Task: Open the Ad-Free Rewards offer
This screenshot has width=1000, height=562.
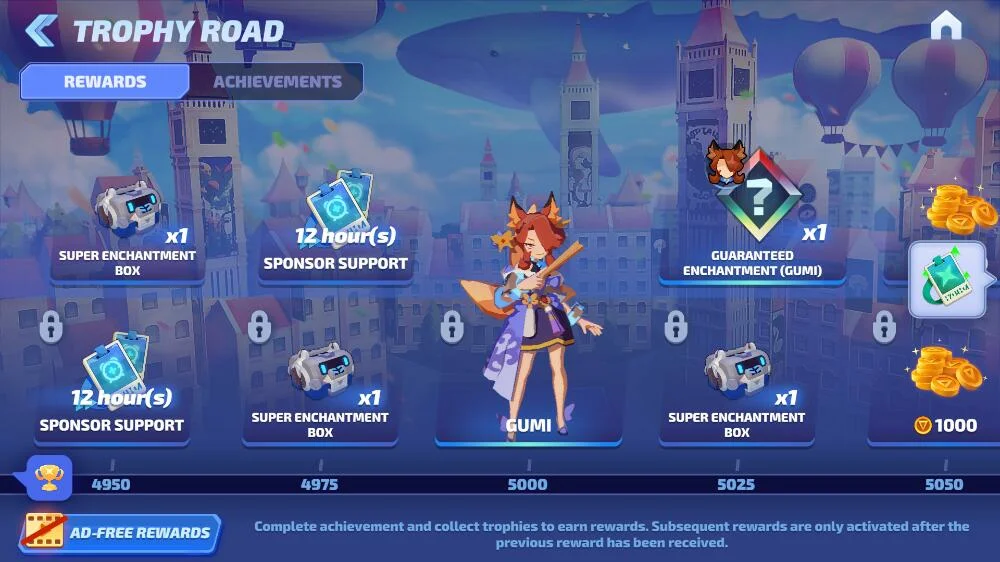Action: [120, 533]
